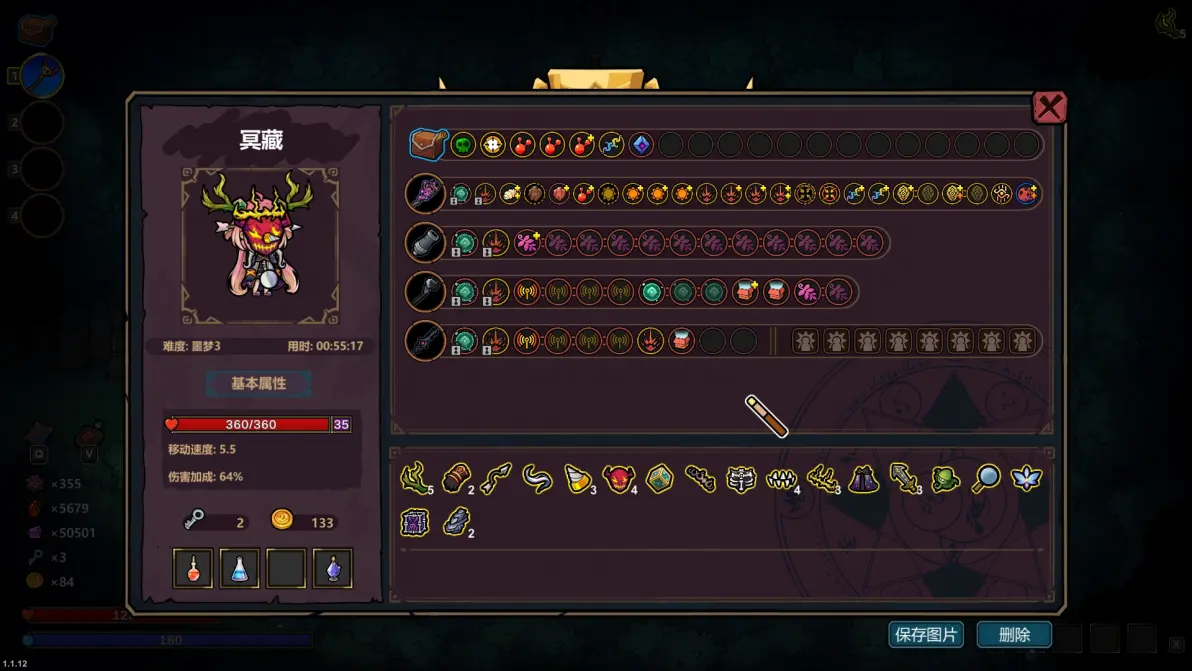Click the 删除 delete button
This screenshot has height=671, width=1192.
coord(1014,634)
